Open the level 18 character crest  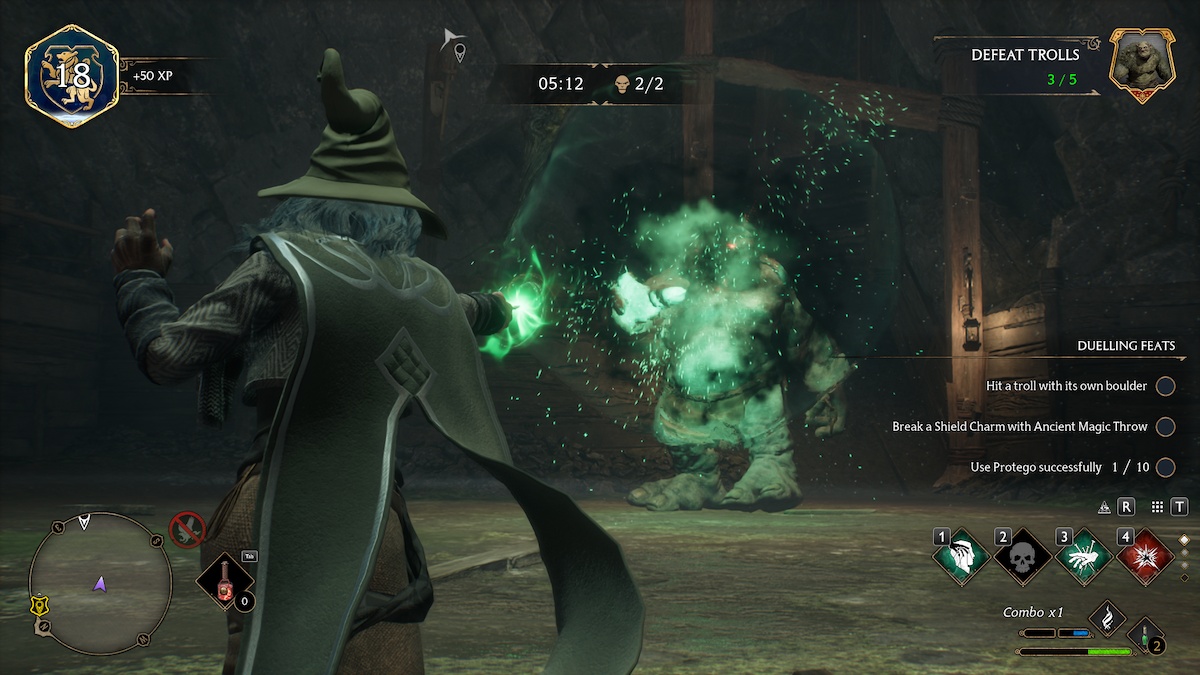point(72,75)
